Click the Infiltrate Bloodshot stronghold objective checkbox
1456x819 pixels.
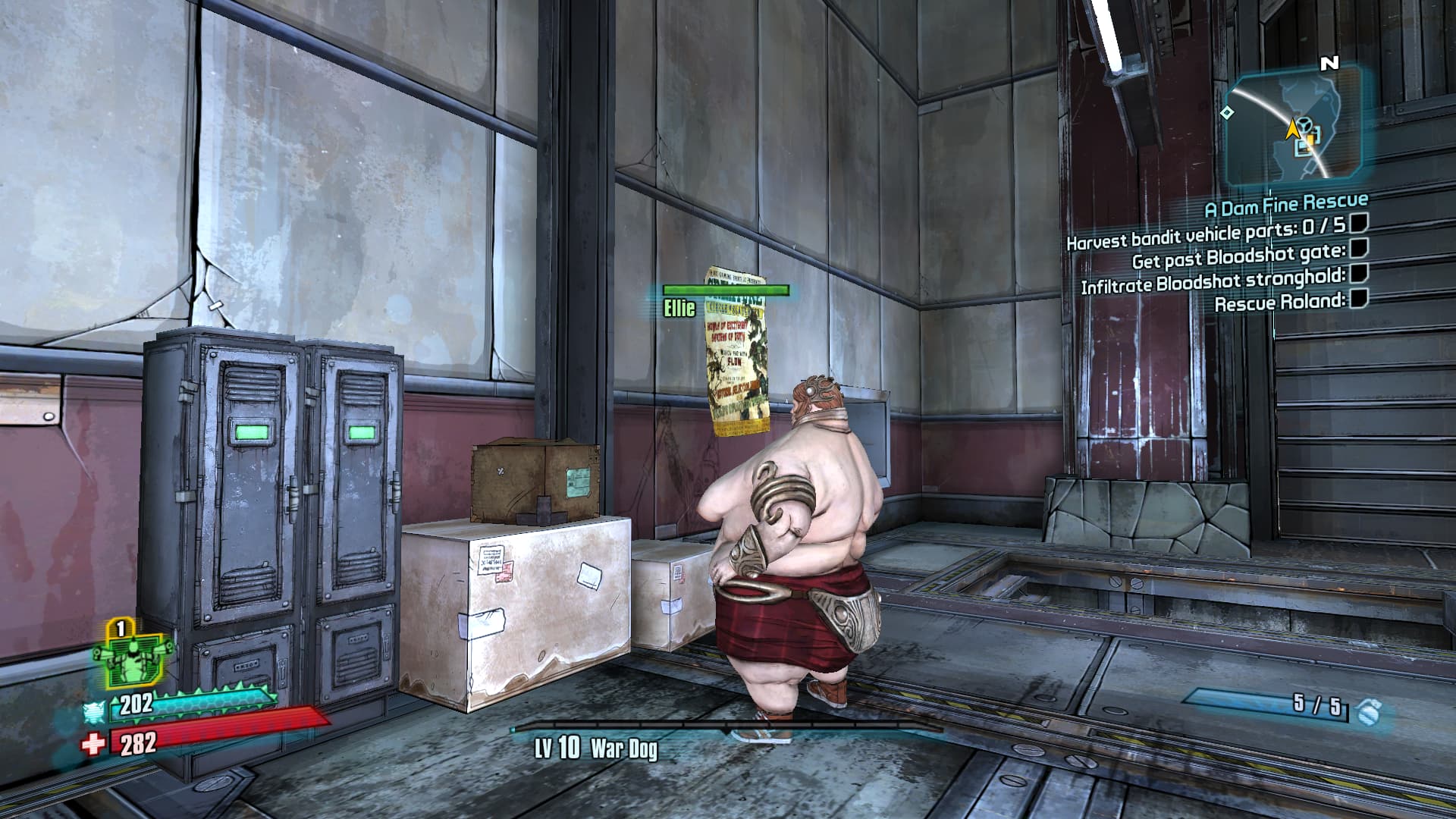click(x=1360, y=273)
